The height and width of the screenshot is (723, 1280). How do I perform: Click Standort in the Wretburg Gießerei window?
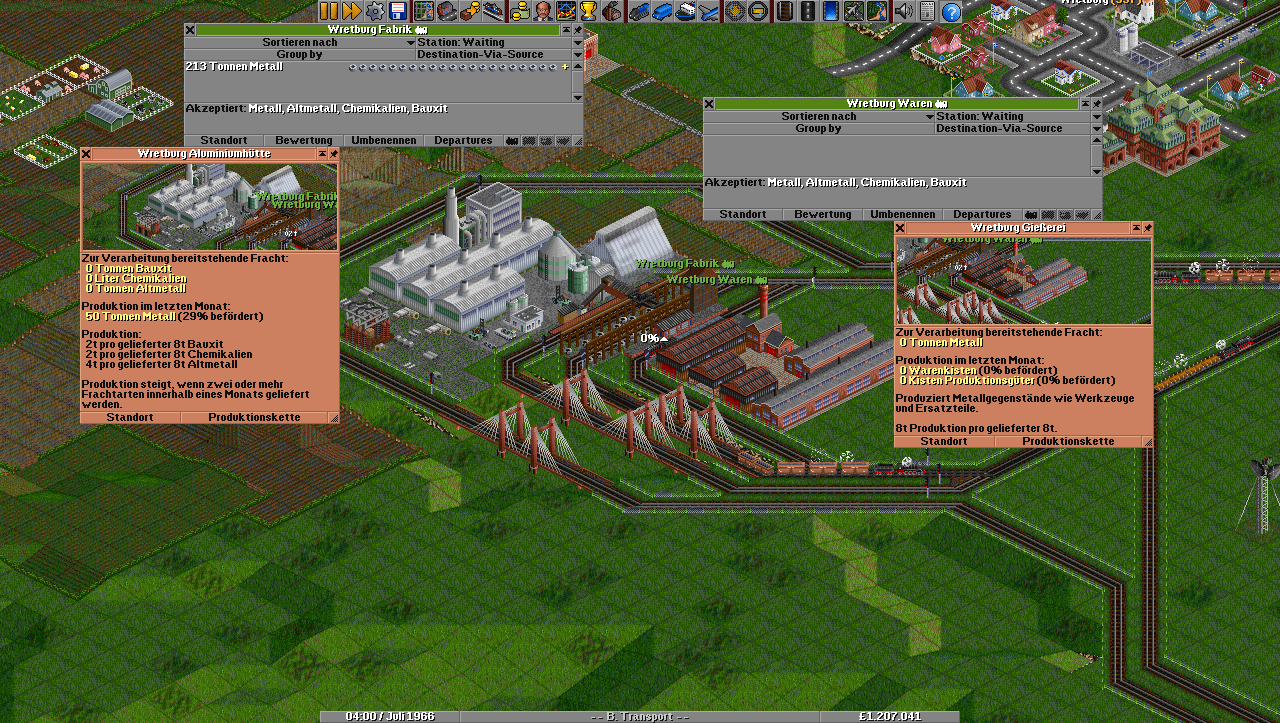click(943, 441)
